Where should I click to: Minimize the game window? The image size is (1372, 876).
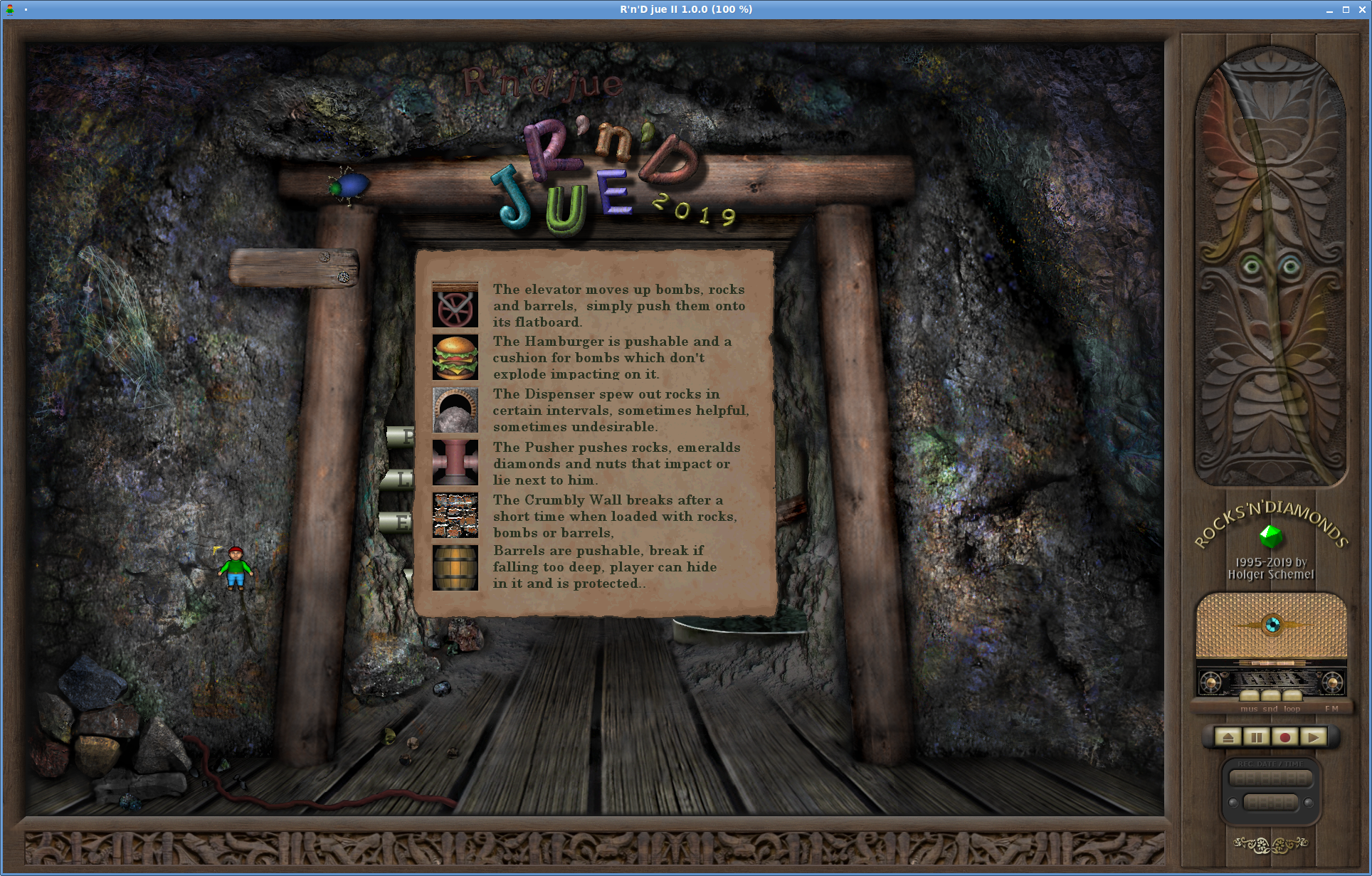point(1329,9)
